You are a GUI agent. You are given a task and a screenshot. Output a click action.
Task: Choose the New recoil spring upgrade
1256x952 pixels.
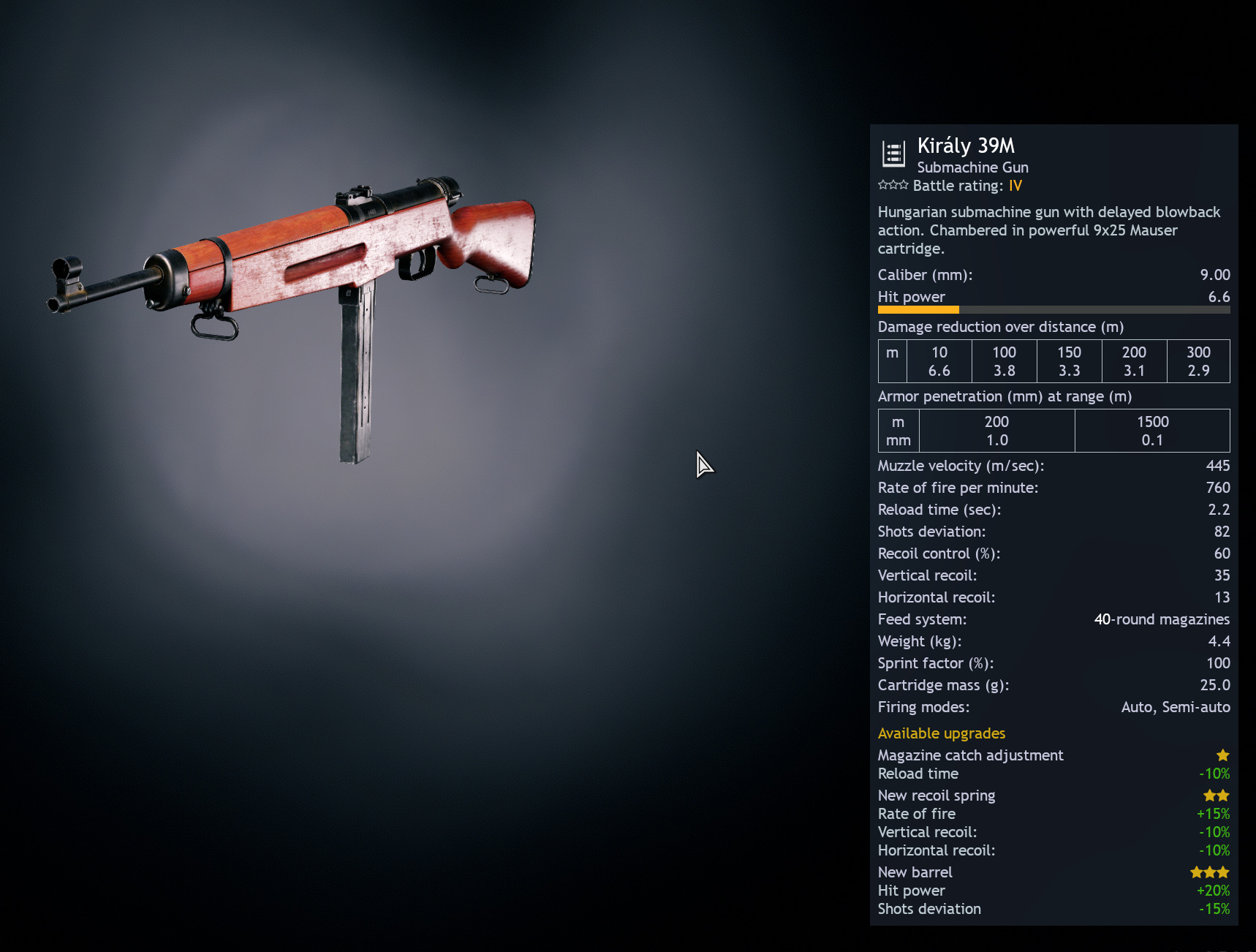(936, 796)
